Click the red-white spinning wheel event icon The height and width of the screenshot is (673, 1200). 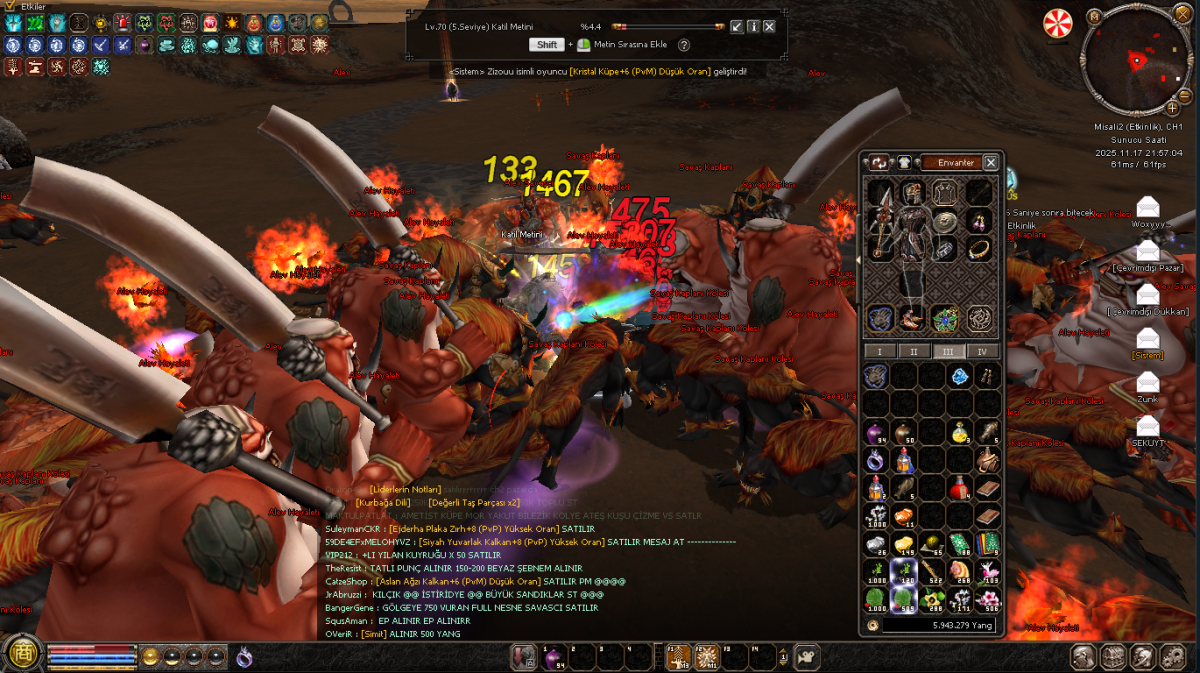pyautogui.click(x=1057, y=23)
